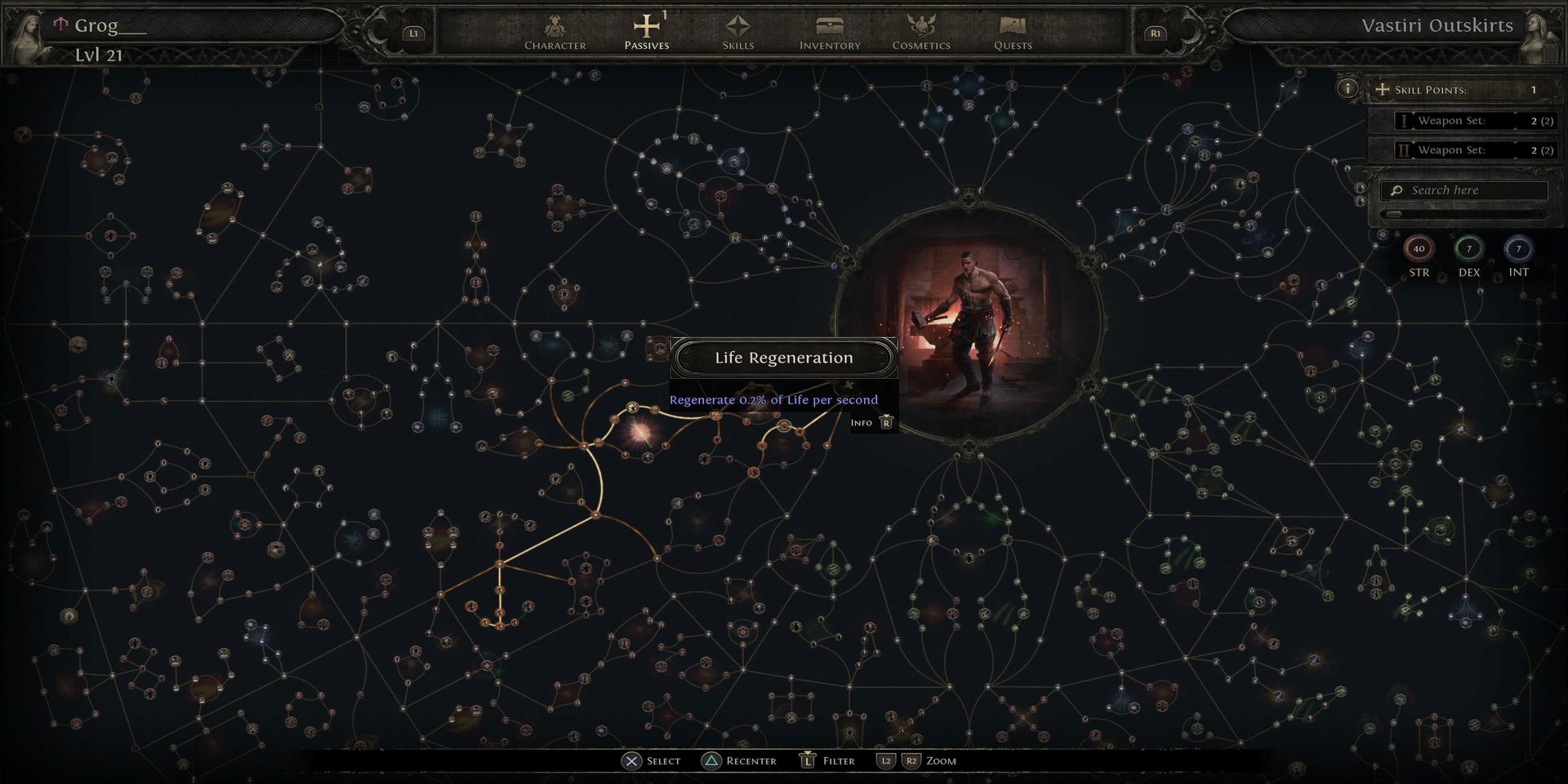Click the INT attribute circle
Screen dimensions: 1568x784
[x=1518, y=249]
